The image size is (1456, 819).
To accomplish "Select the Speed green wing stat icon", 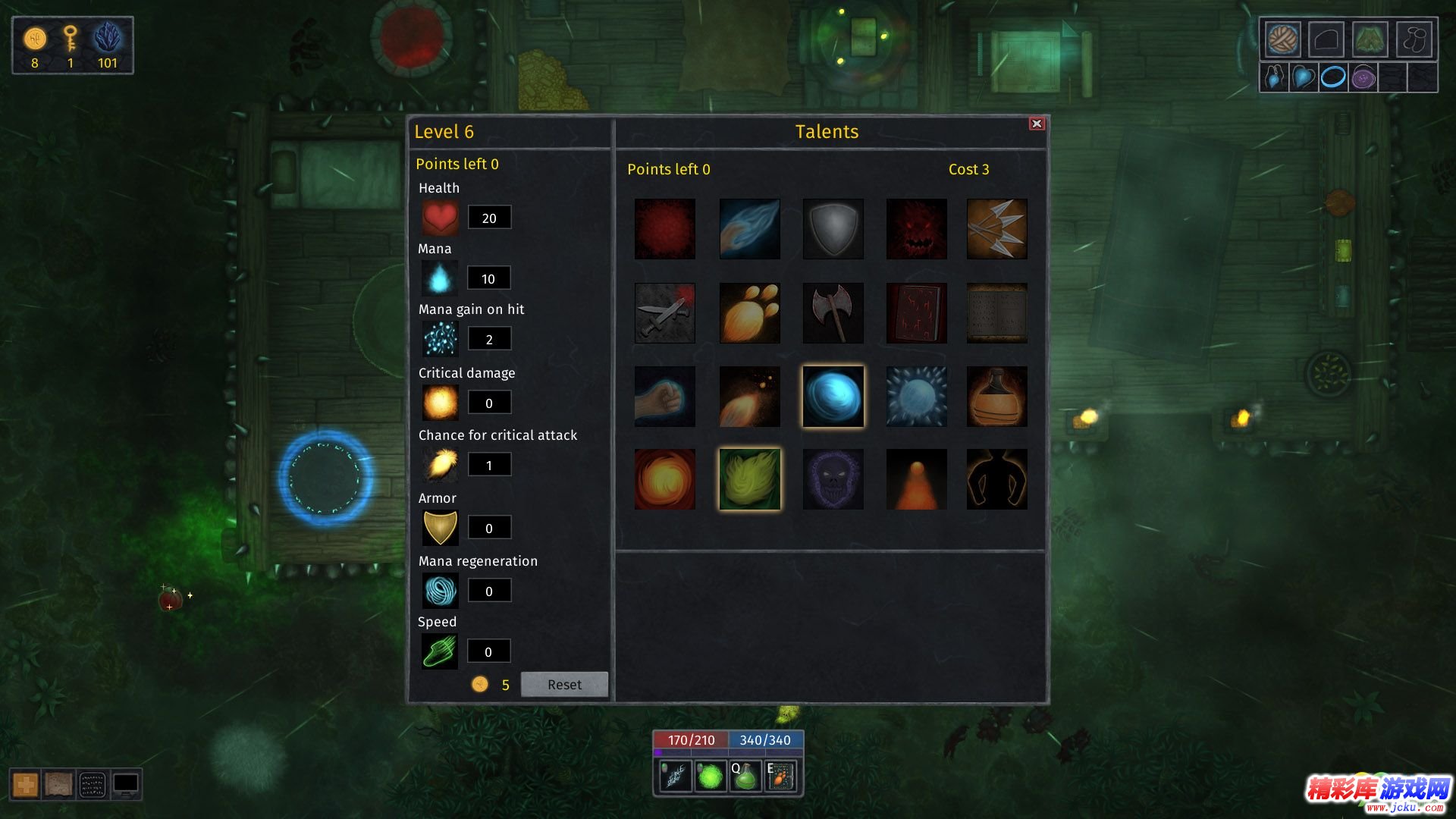I will click(440, 652).
